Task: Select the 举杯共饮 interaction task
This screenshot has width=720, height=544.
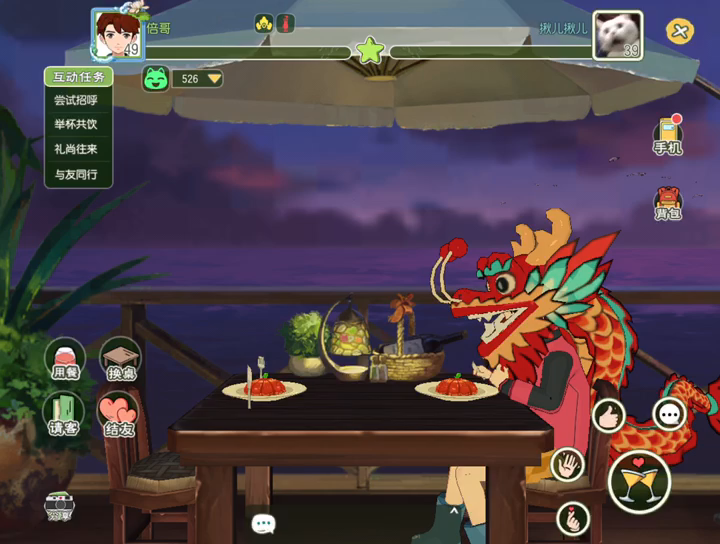Action: (76, 125)
